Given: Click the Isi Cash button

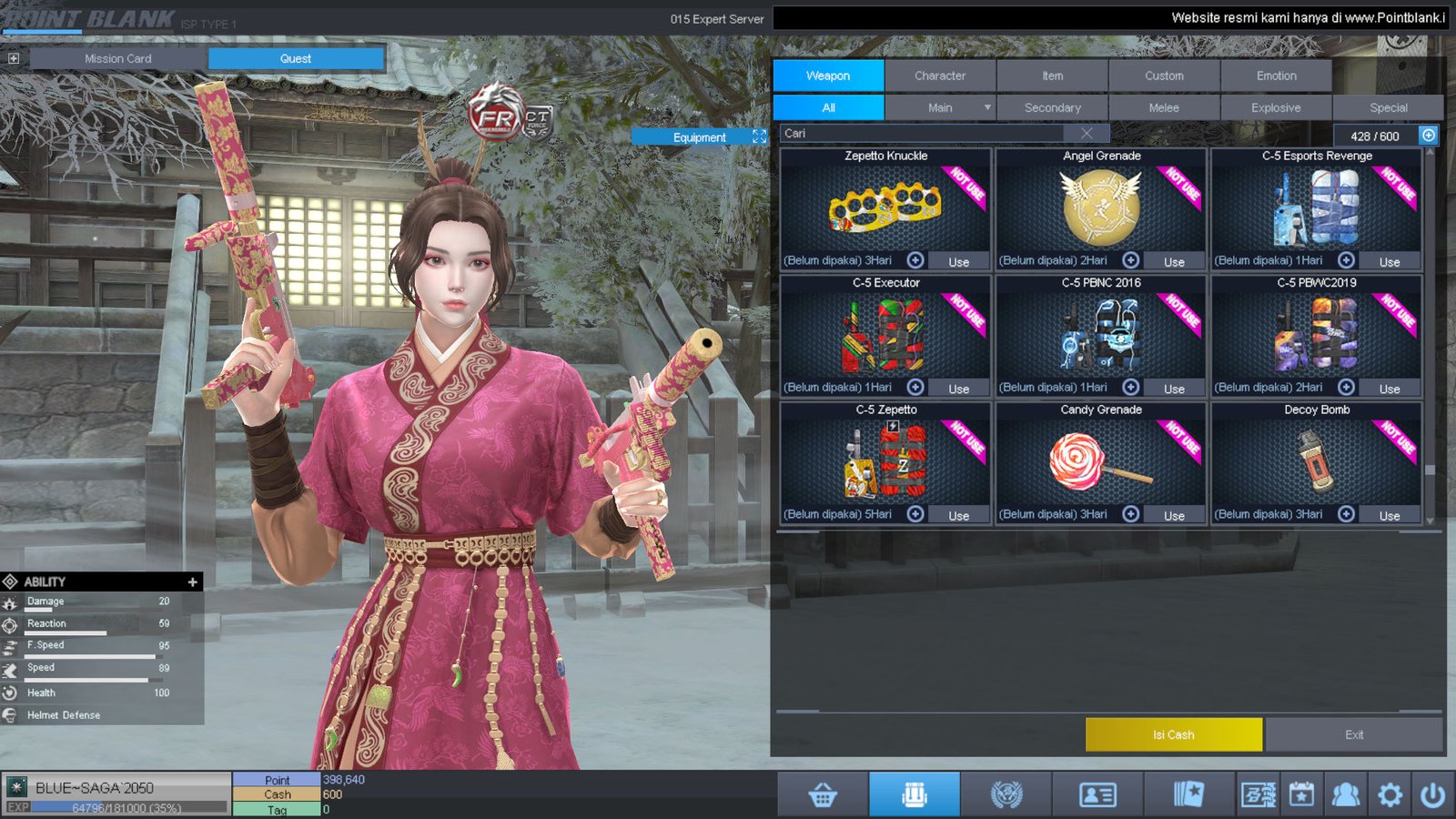Looking at the screenshot, I should 1173,734.
